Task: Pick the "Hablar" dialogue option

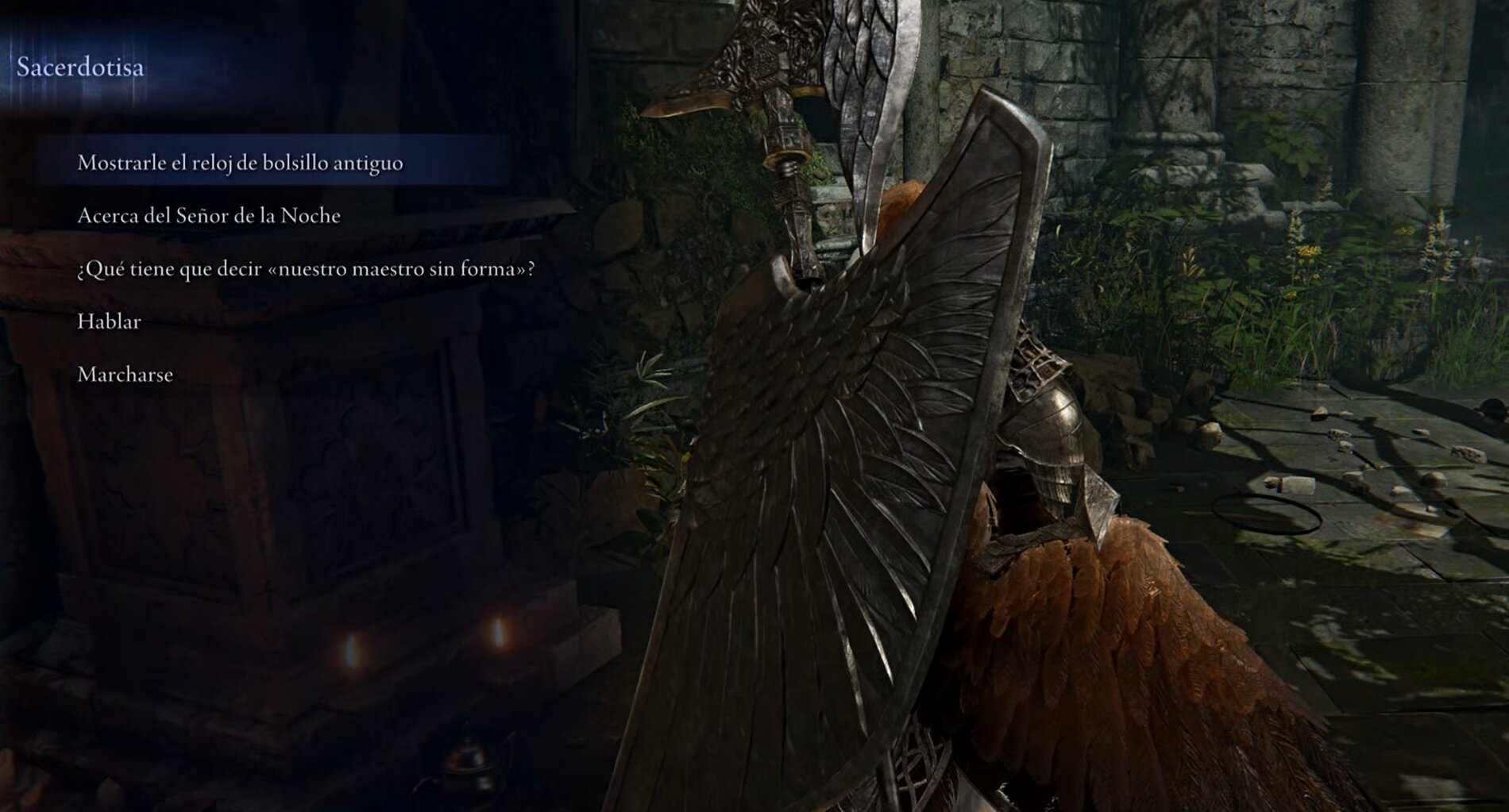Action: (109, 321)
